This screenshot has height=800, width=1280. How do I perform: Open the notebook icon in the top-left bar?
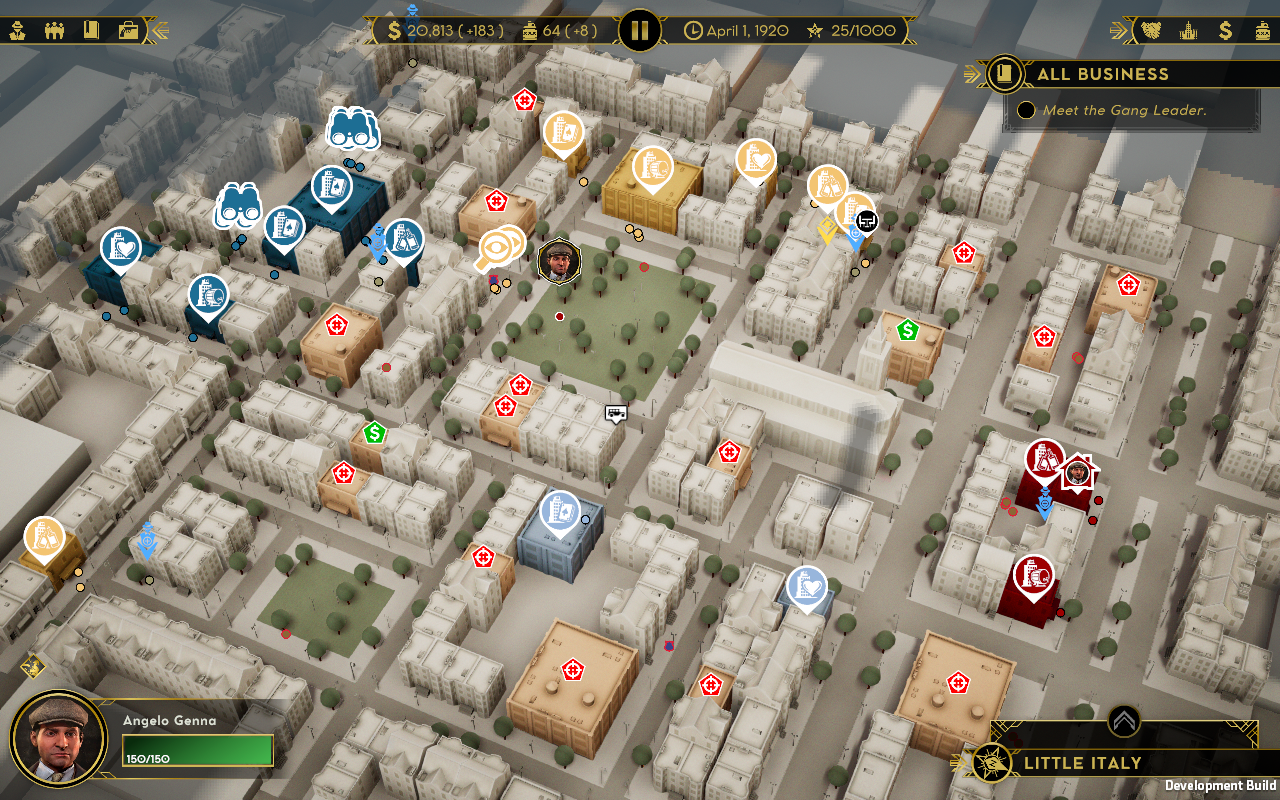click(x=91, y=30)
